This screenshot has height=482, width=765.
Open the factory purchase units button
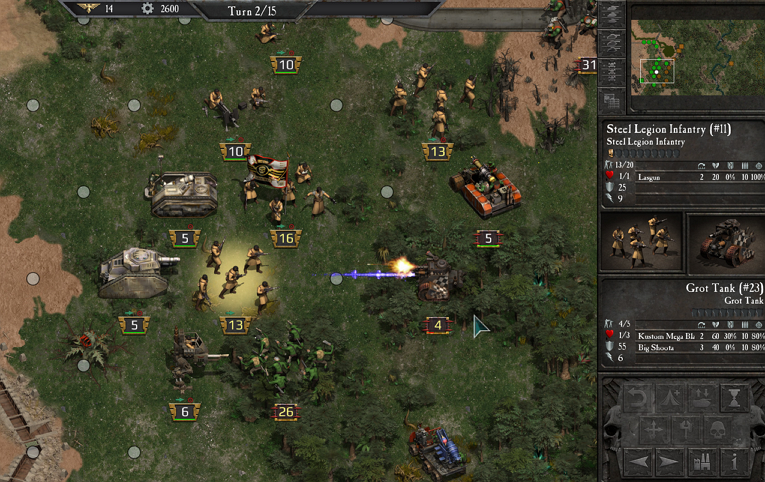703,462
